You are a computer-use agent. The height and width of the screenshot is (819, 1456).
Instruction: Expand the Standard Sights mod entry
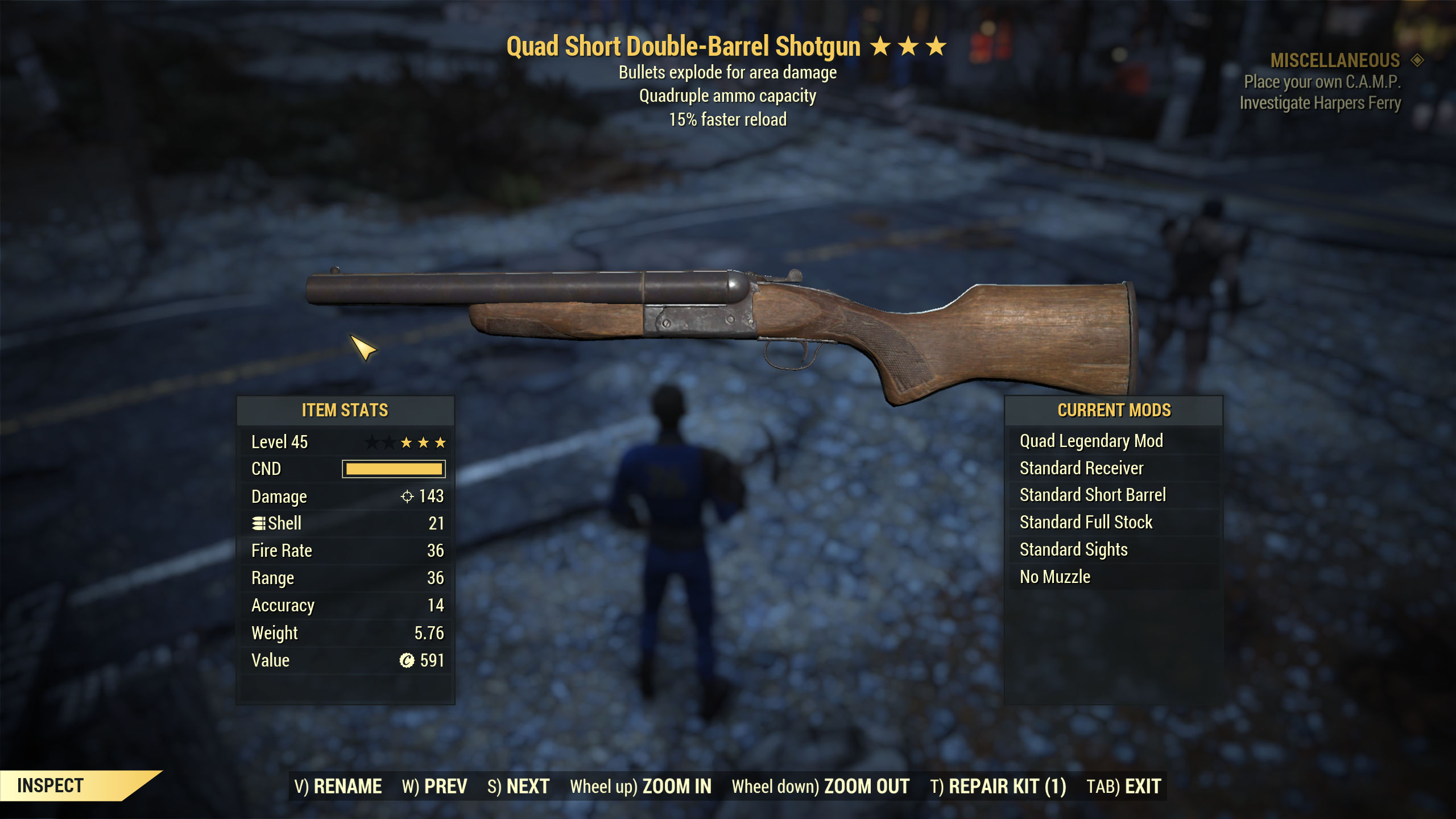coord(1075,549)
